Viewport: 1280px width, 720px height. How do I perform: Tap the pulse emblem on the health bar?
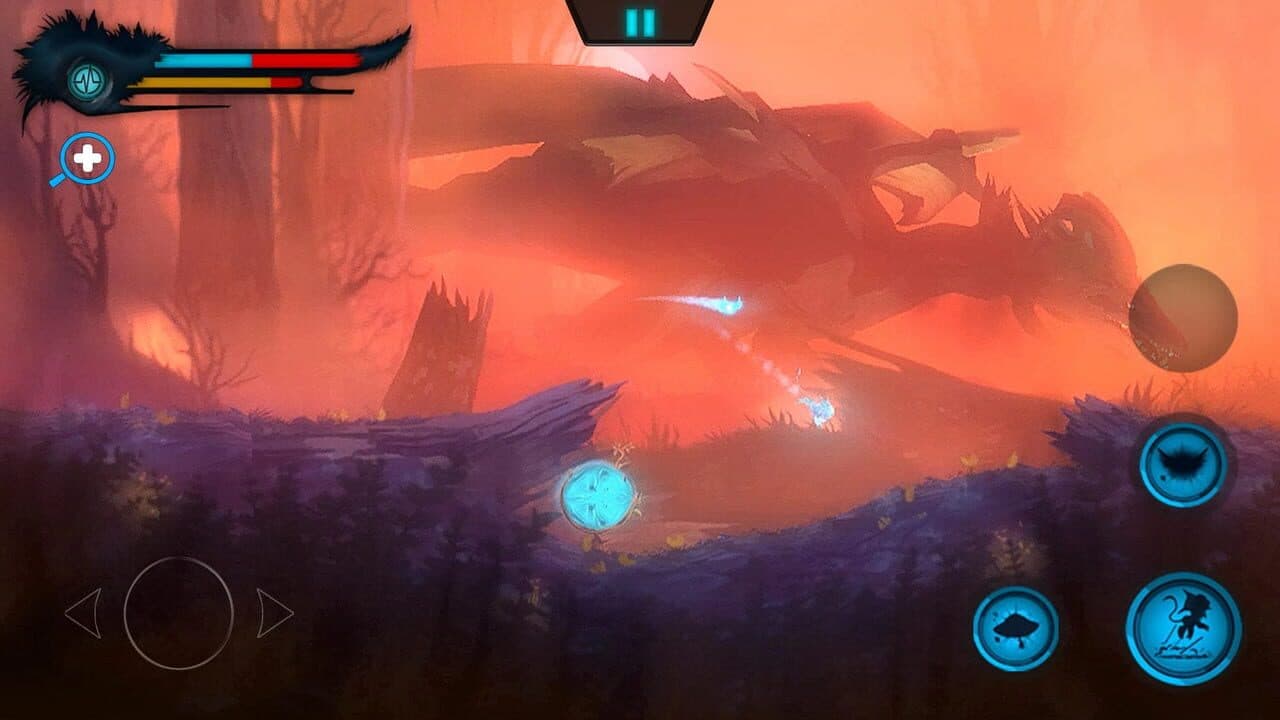click(x=85, y=80)
